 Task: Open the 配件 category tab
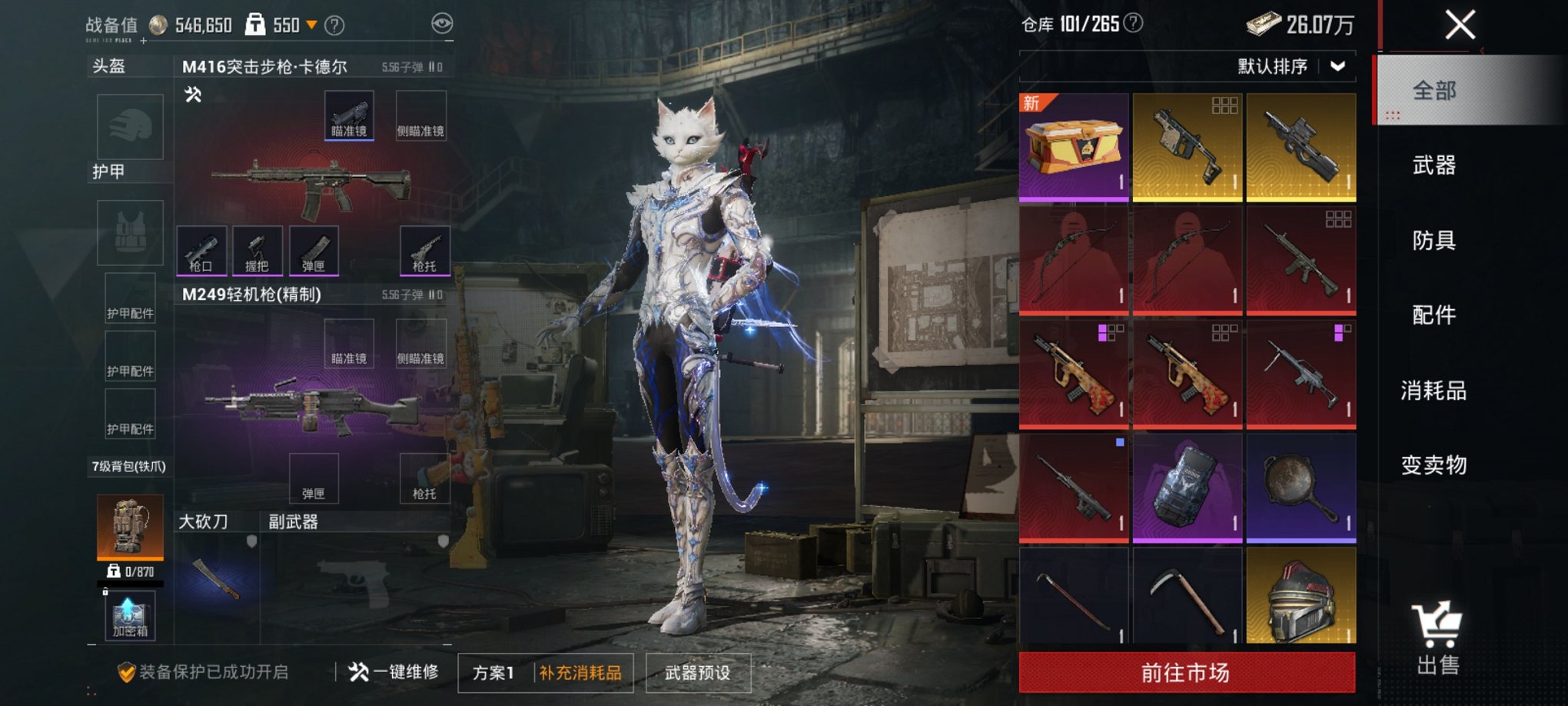click(1434, 315)
